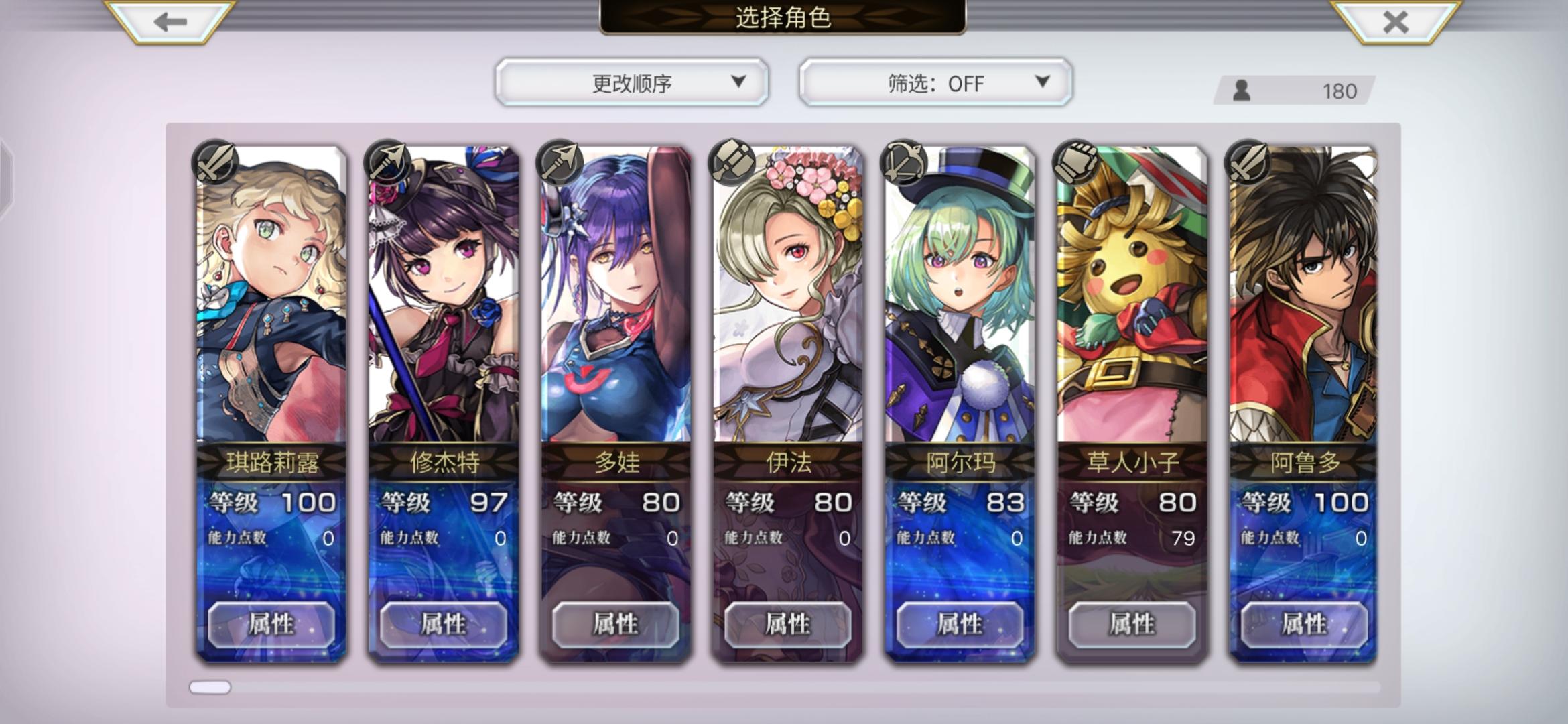
Task: View 属性 attributes of 多娃
Action: point(615,625)
